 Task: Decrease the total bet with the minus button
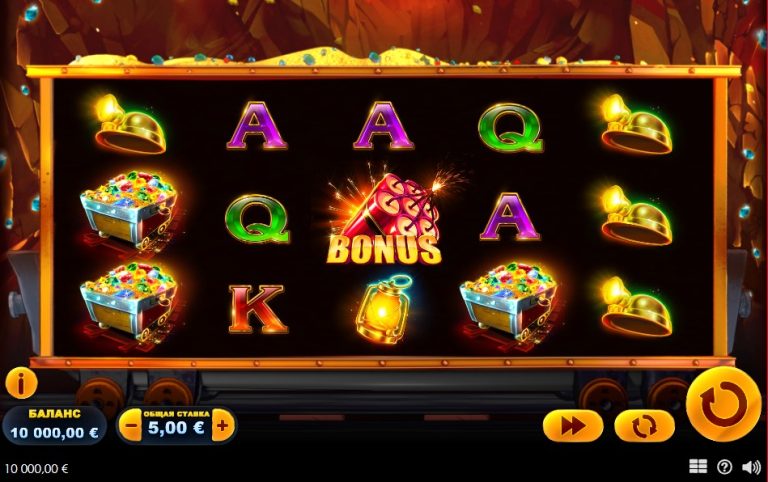click(x=131, y=426)
